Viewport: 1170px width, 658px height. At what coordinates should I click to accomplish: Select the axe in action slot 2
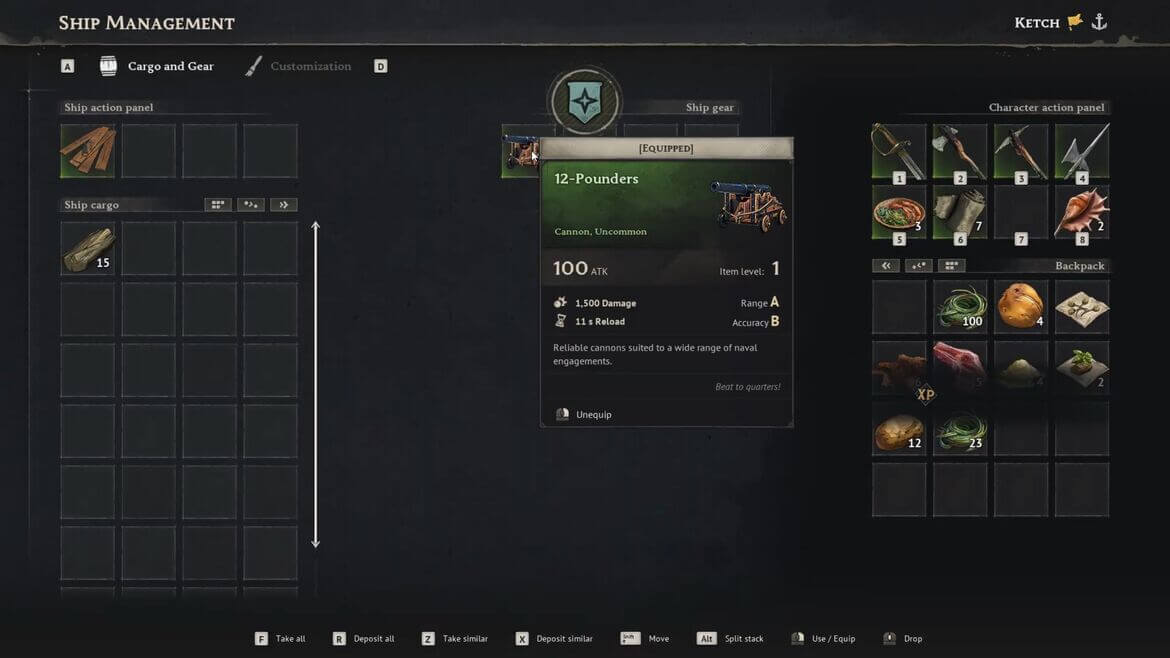pyautogui.click(x=959, y=151)
